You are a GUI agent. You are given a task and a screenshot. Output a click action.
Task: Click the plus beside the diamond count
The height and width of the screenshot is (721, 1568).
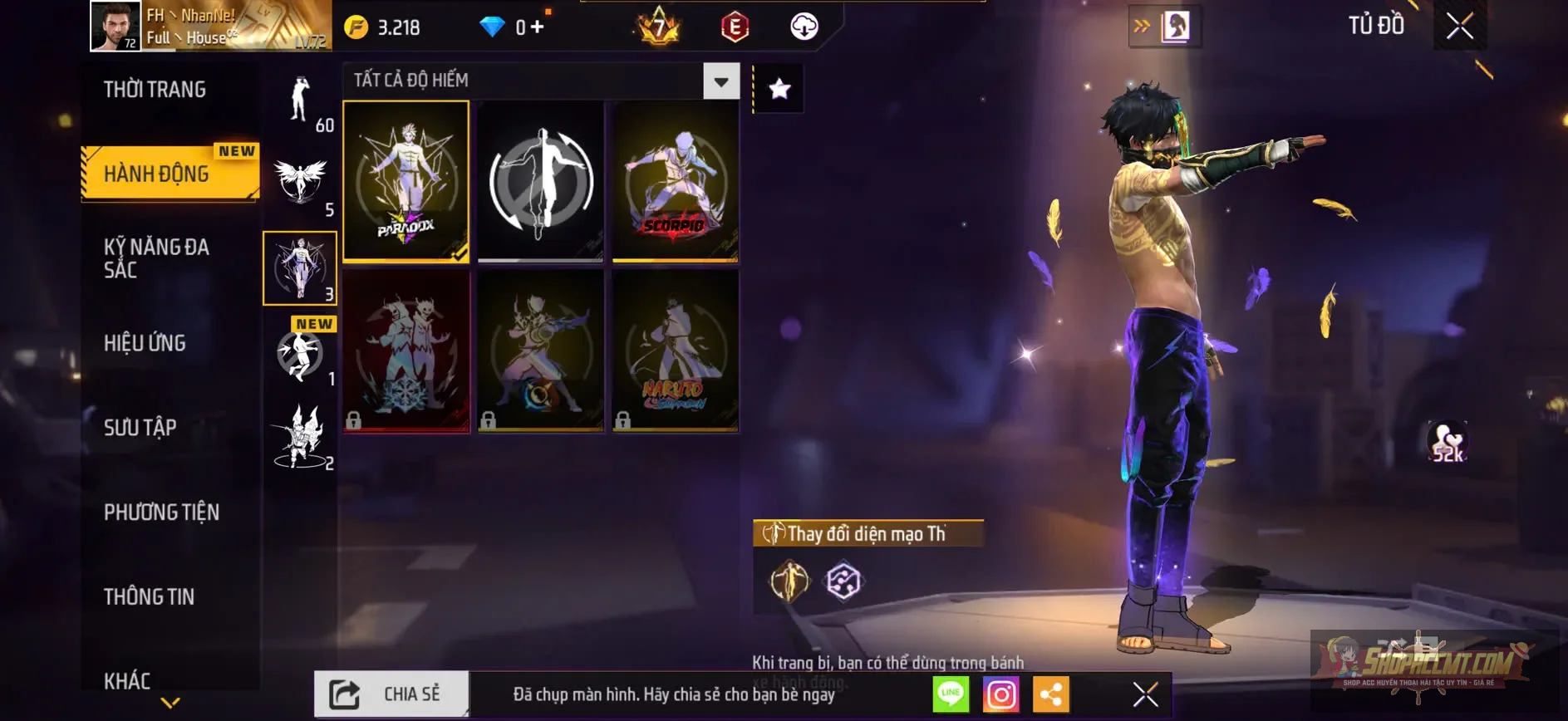pyautogui.click(x=541, y=26)
